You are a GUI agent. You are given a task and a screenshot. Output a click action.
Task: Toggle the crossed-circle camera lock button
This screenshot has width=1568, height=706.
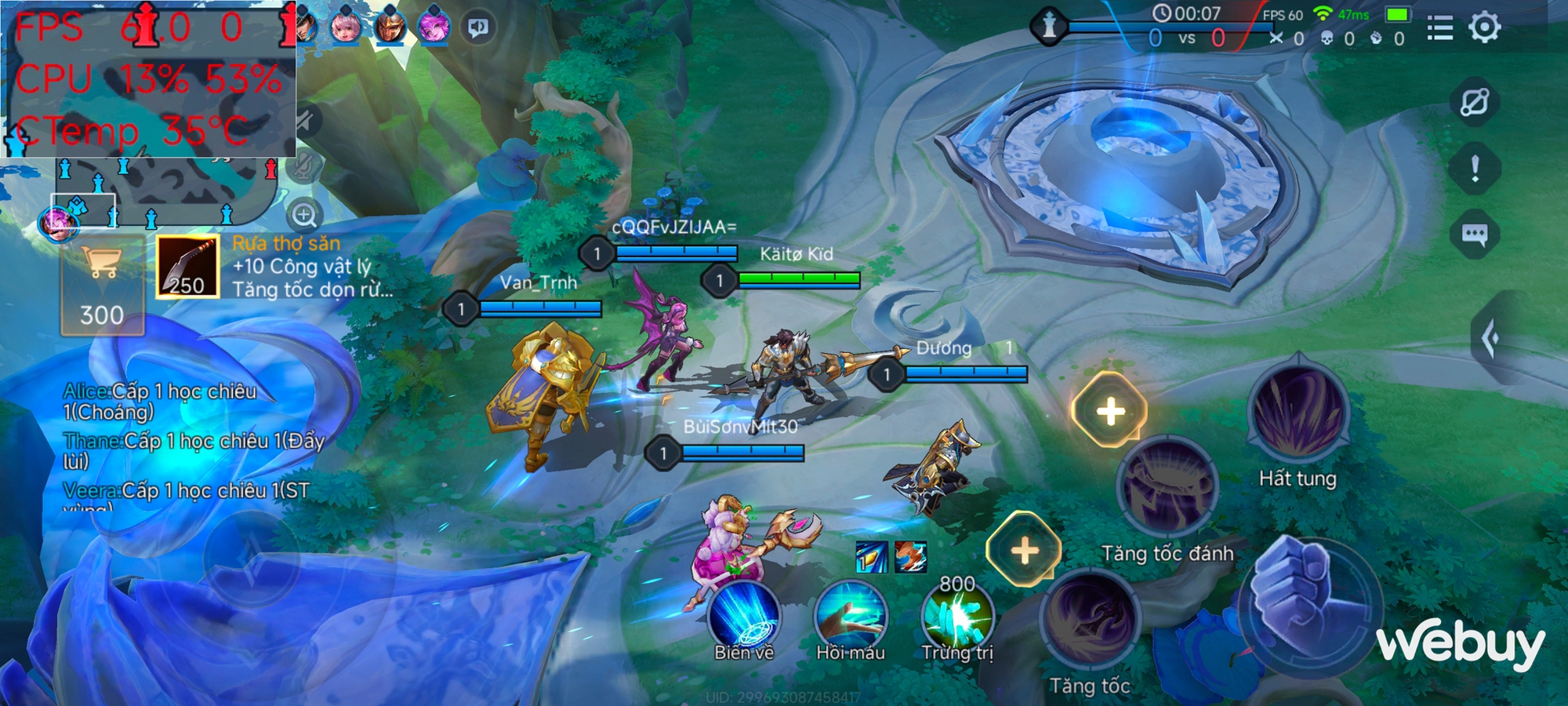click(1474, 102)
